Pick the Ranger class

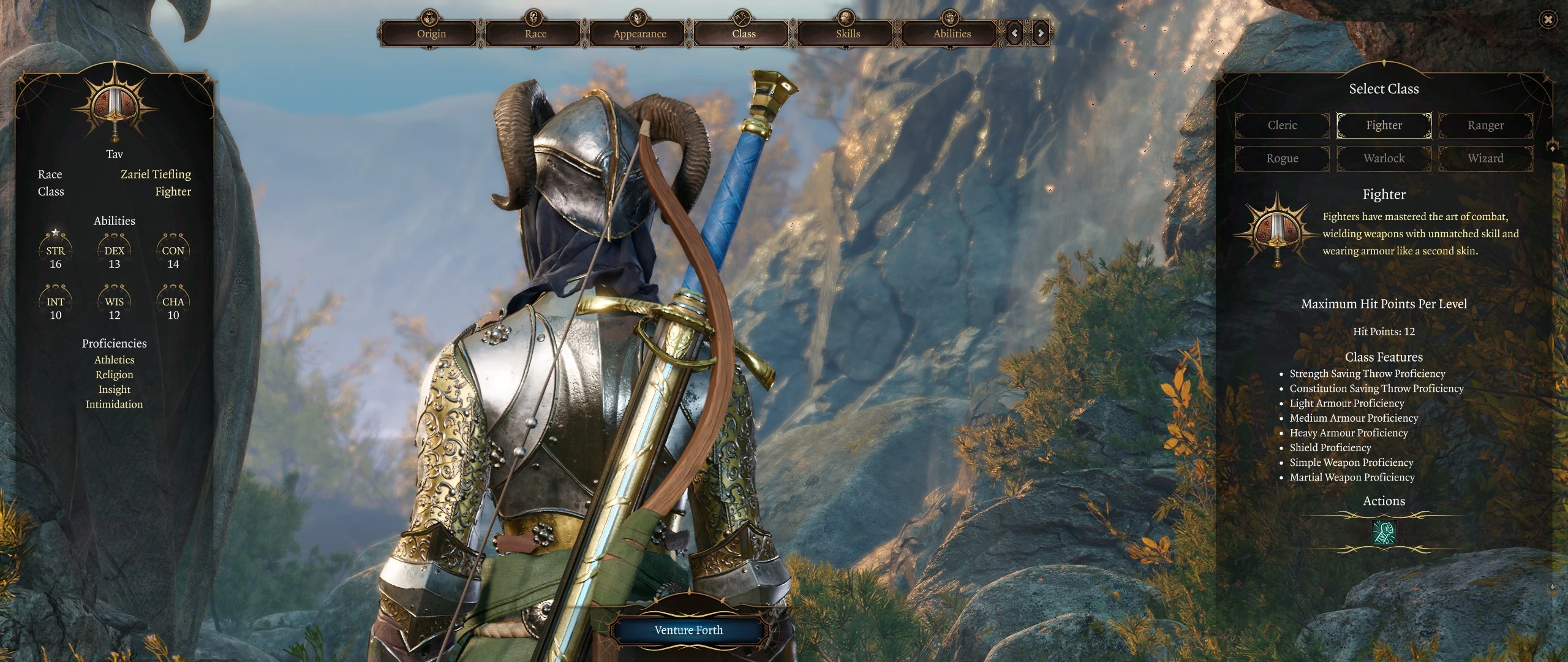point(1485,125)
